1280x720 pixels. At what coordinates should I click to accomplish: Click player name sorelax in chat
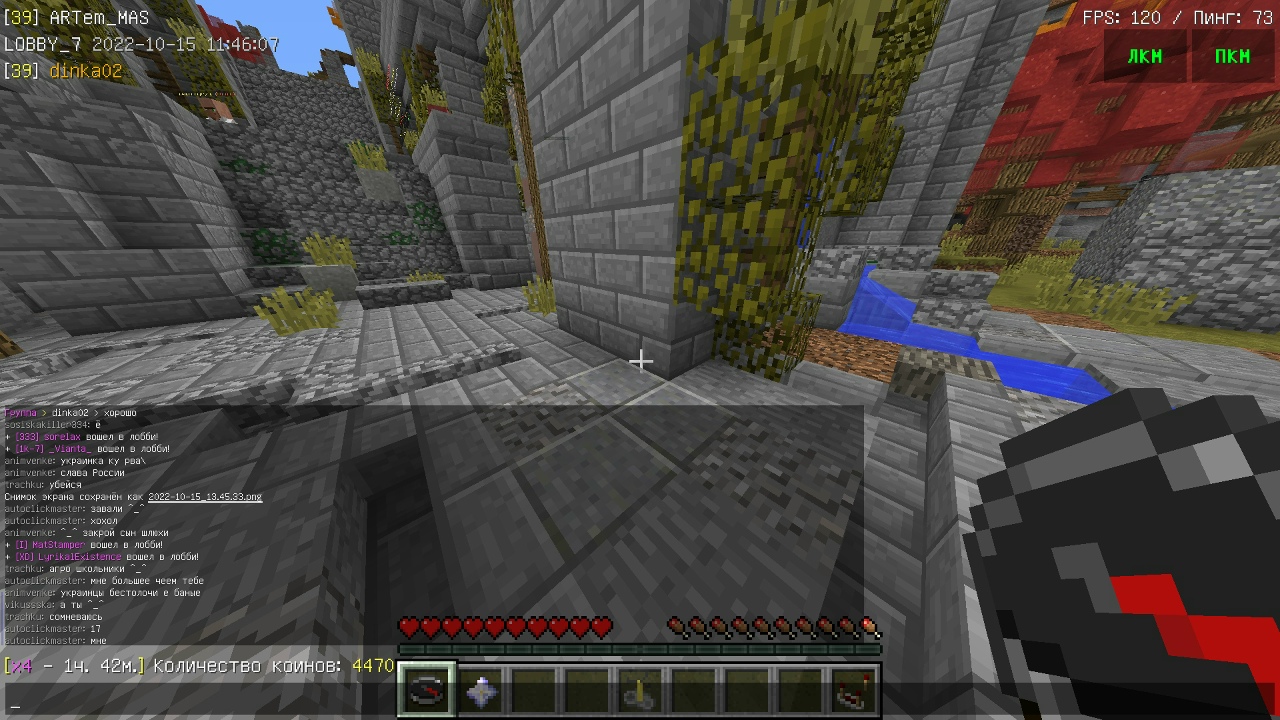63,437
